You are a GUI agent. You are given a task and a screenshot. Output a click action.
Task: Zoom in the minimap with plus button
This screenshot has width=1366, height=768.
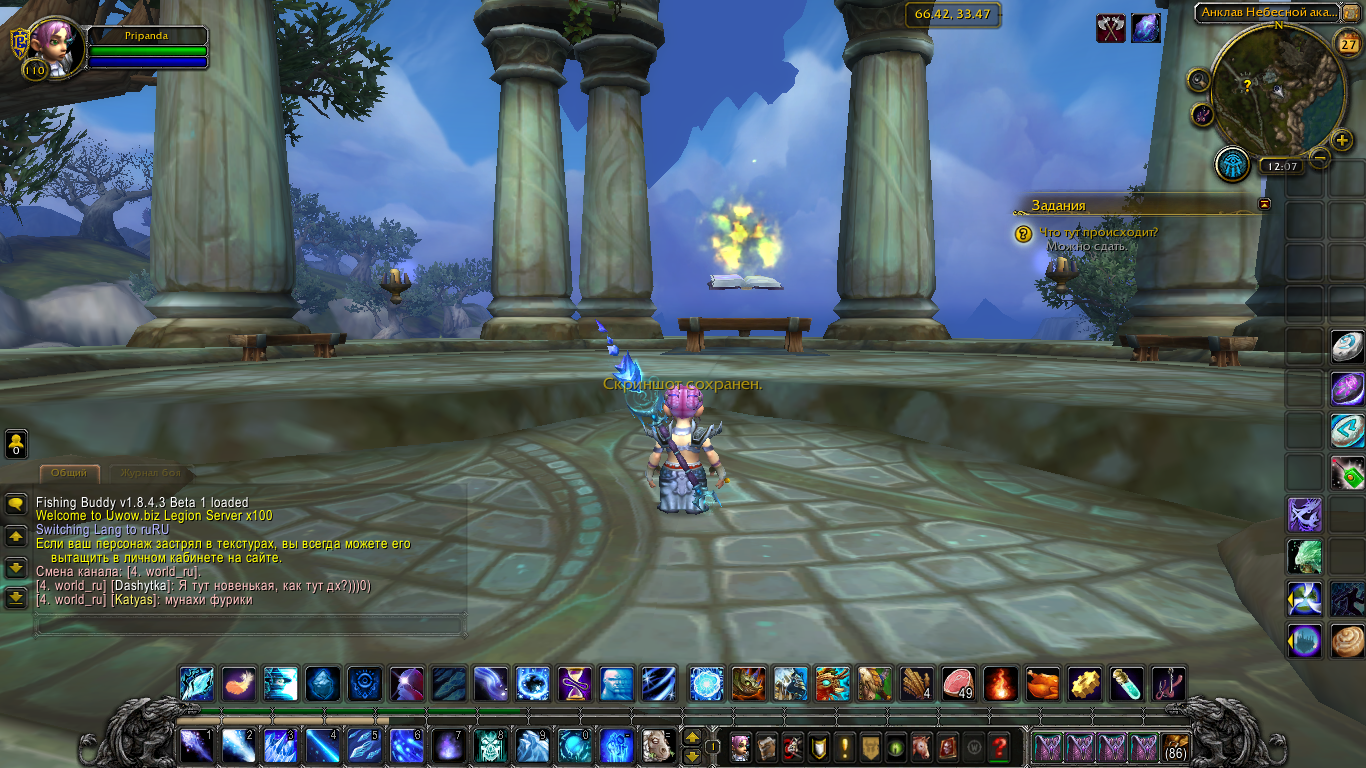[x=1342, y=139]
